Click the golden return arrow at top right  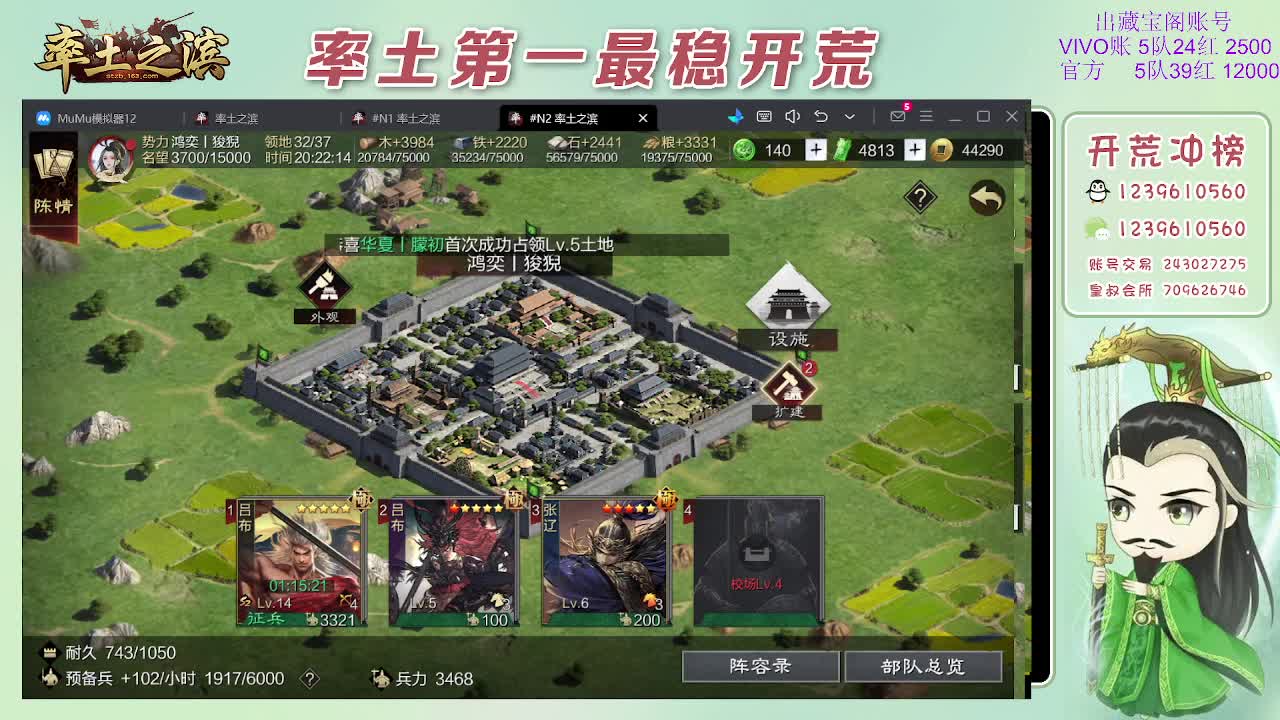coord(988,198)
